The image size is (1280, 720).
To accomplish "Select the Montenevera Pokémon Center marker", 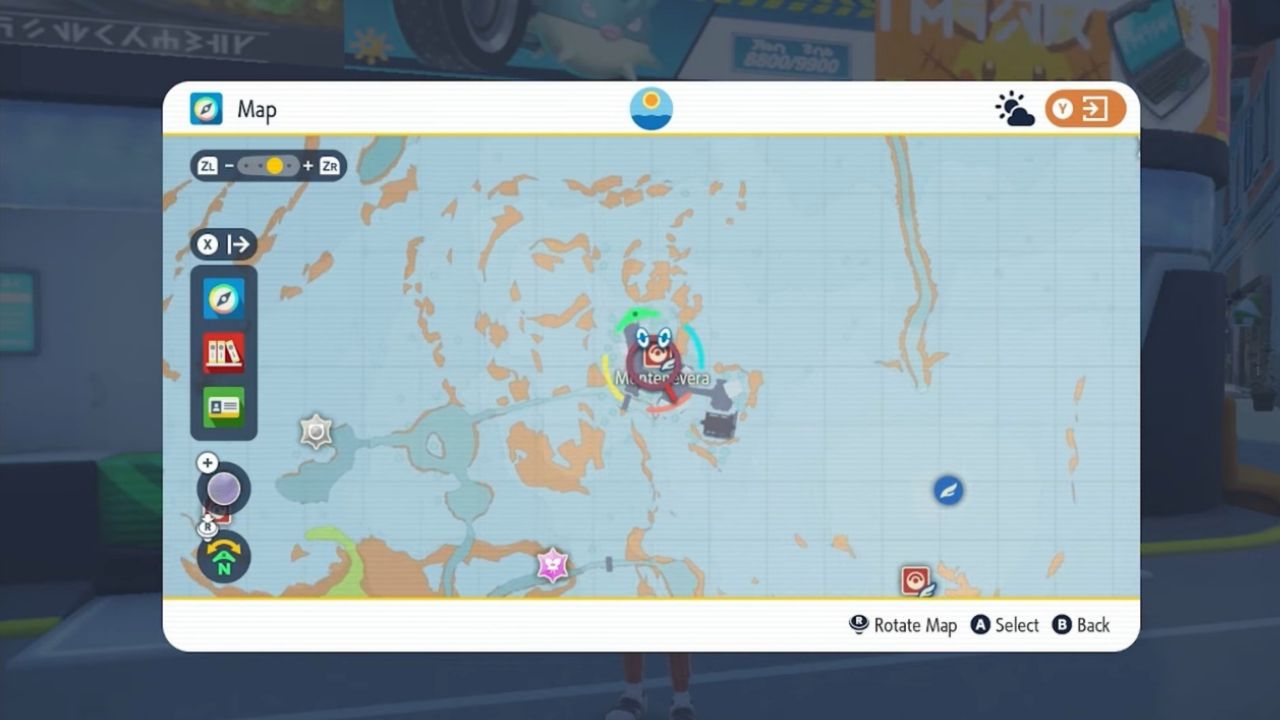I will click(656, 355).
